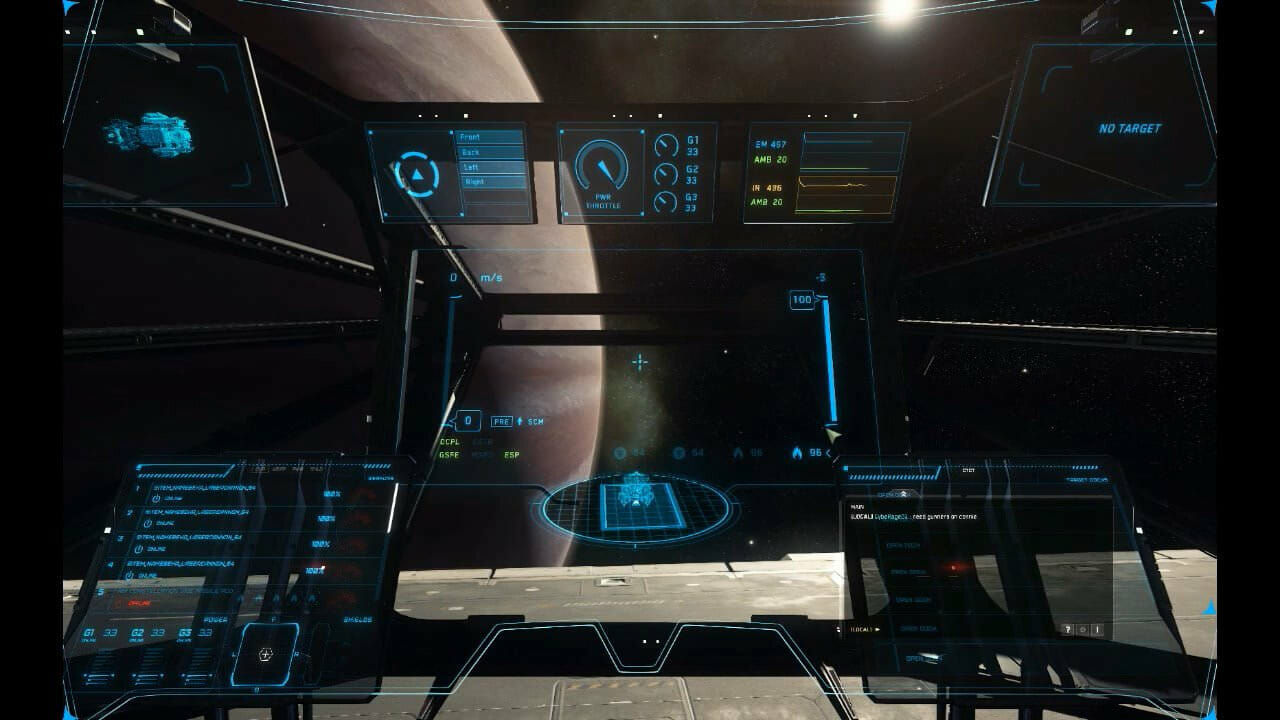
Task: Open the chat help question mark button
Action: pyautogui.click(x=1068, y=630)
